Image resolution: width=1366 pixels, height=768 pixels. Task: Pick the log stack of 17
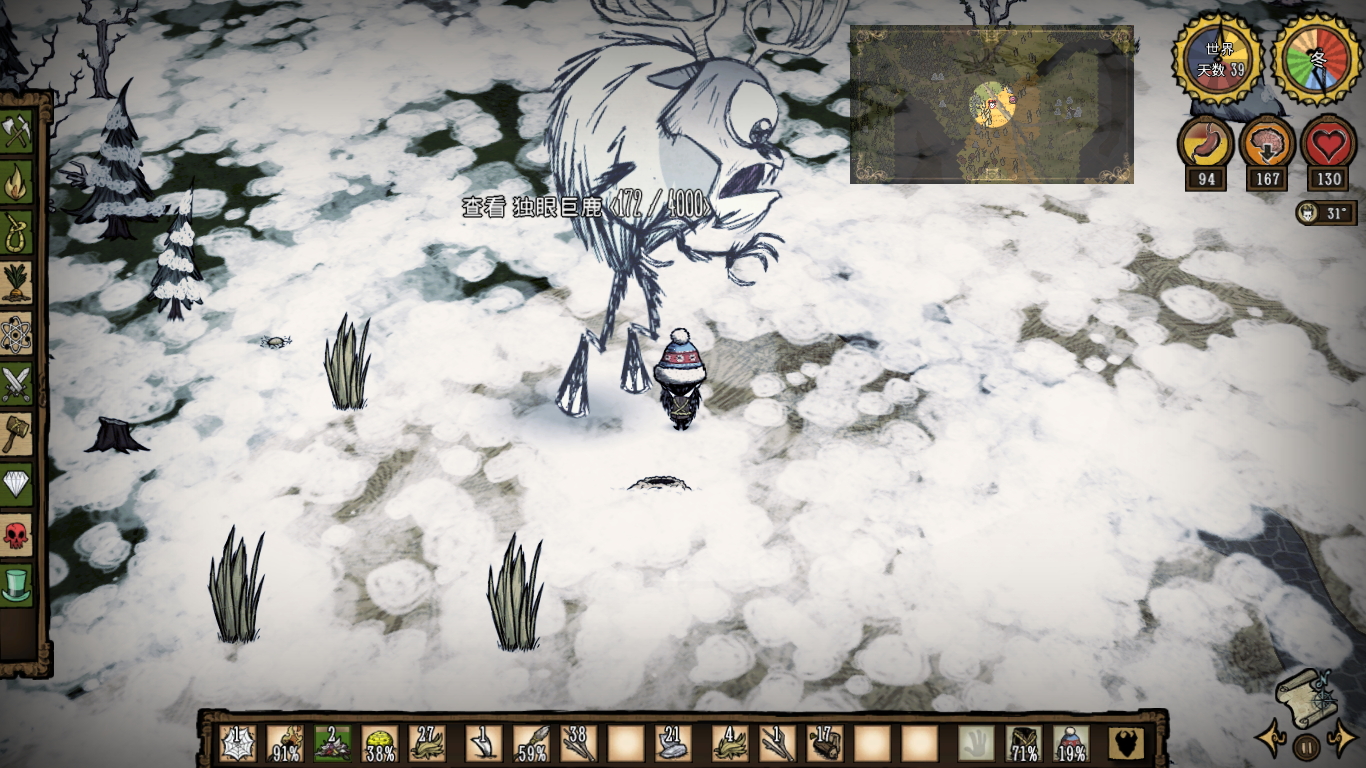(x=826, y=744)
